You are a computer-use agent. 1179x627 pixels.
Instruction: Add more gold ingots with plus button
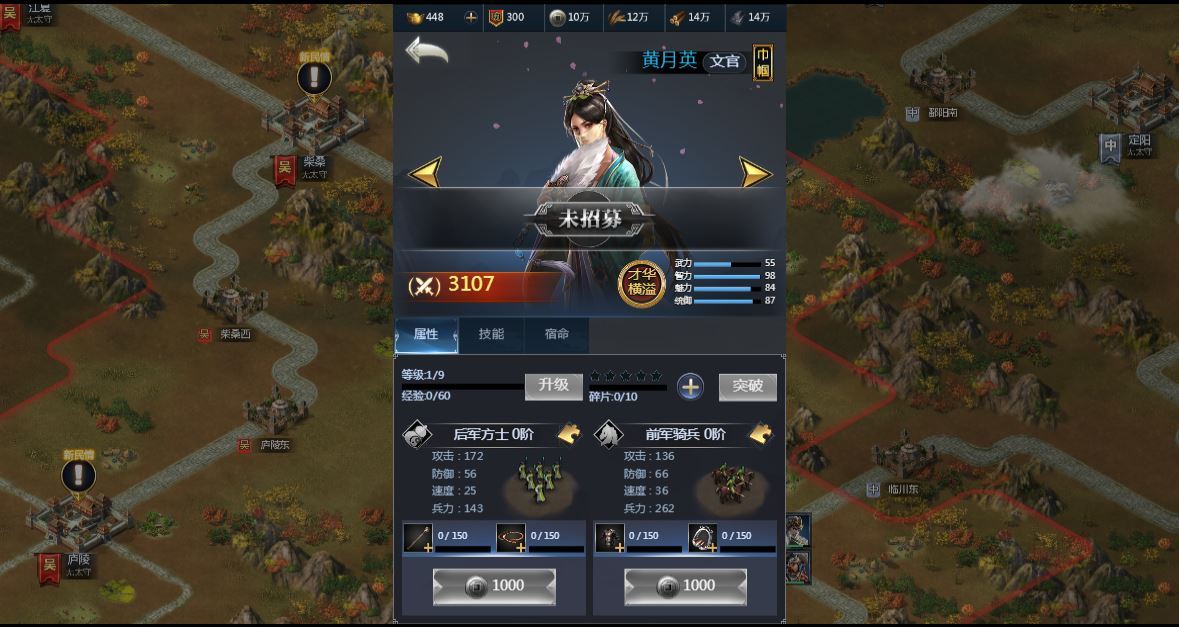(471, 17)
